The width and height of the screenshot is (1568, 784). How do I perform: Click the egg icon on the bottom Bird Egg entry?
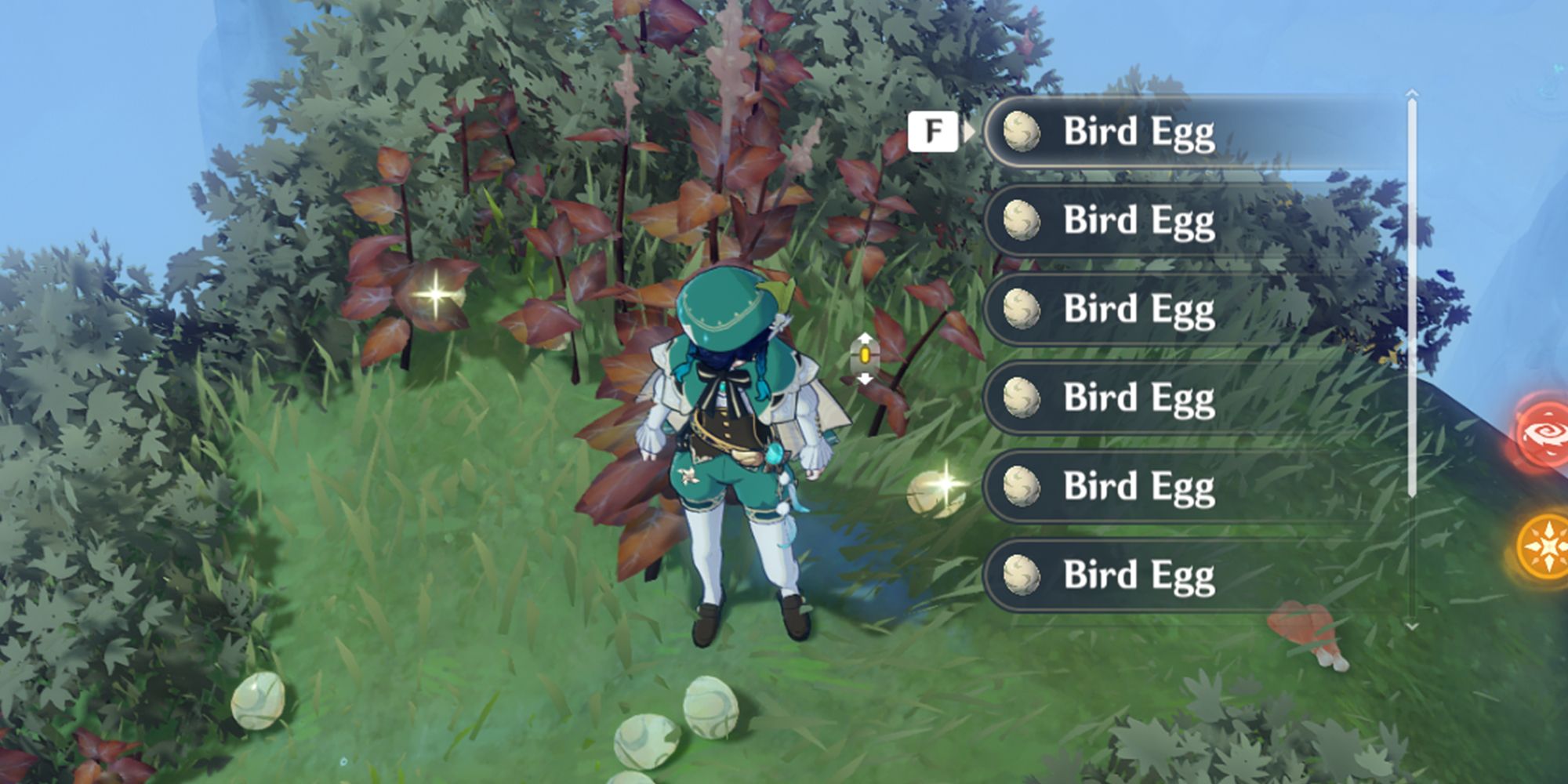point(1022,575)
